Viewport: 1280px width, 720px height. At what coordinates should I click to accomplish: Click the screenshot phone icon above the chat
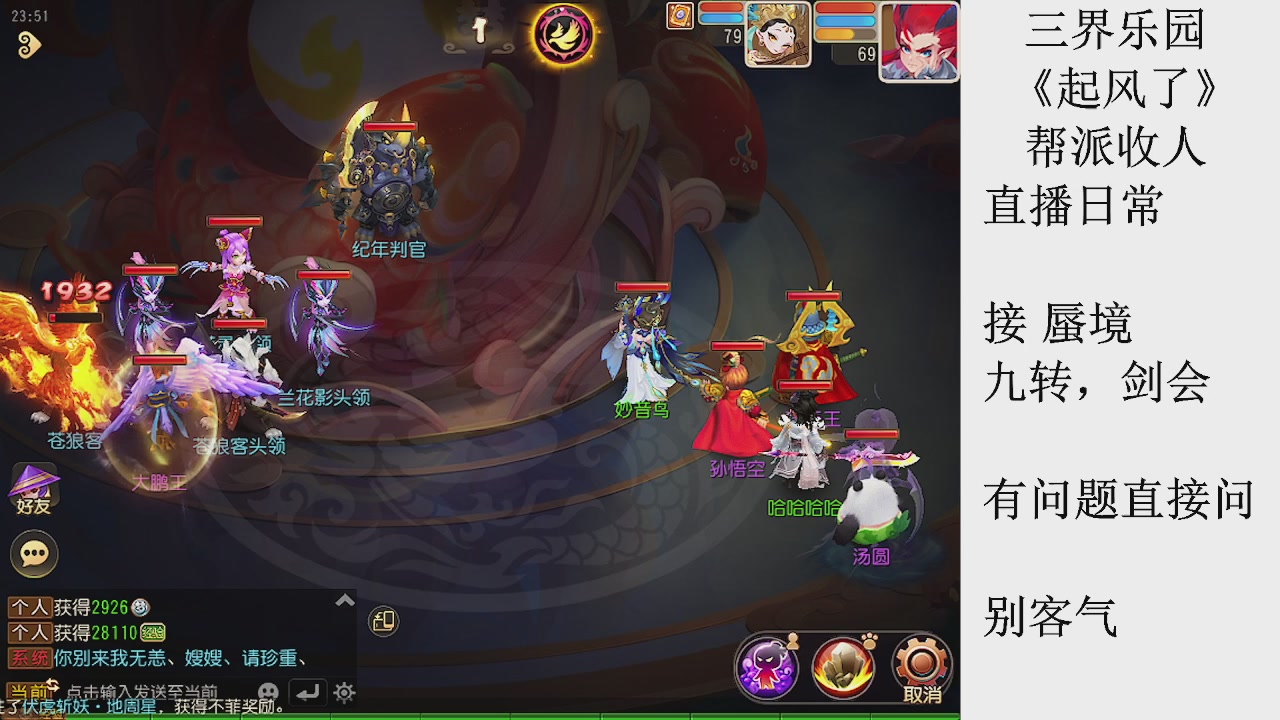(x=385, y=622)
